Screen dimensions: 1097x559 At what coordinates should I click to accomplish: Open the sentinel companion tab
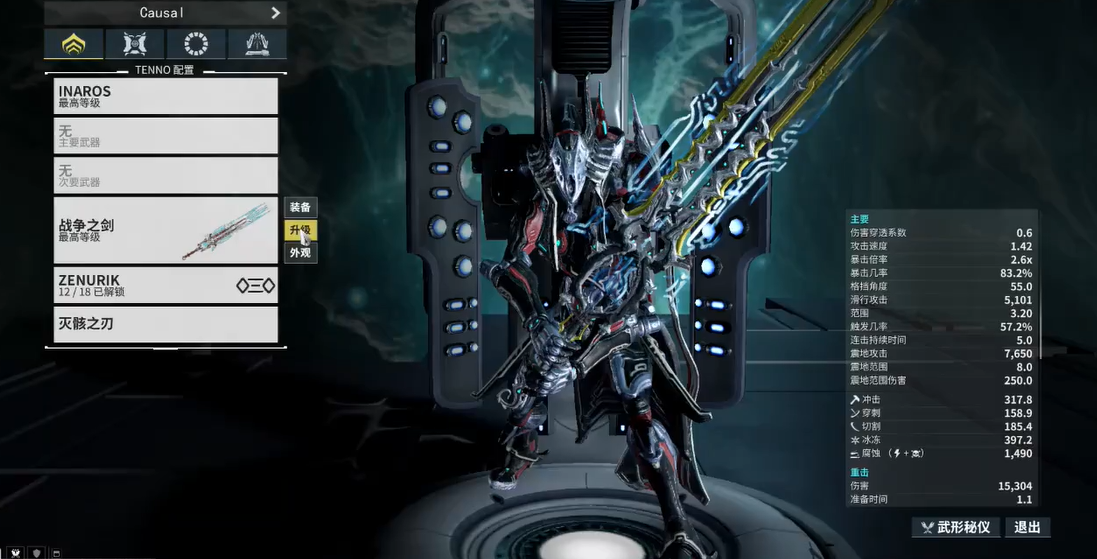click(x=134, y=44)
